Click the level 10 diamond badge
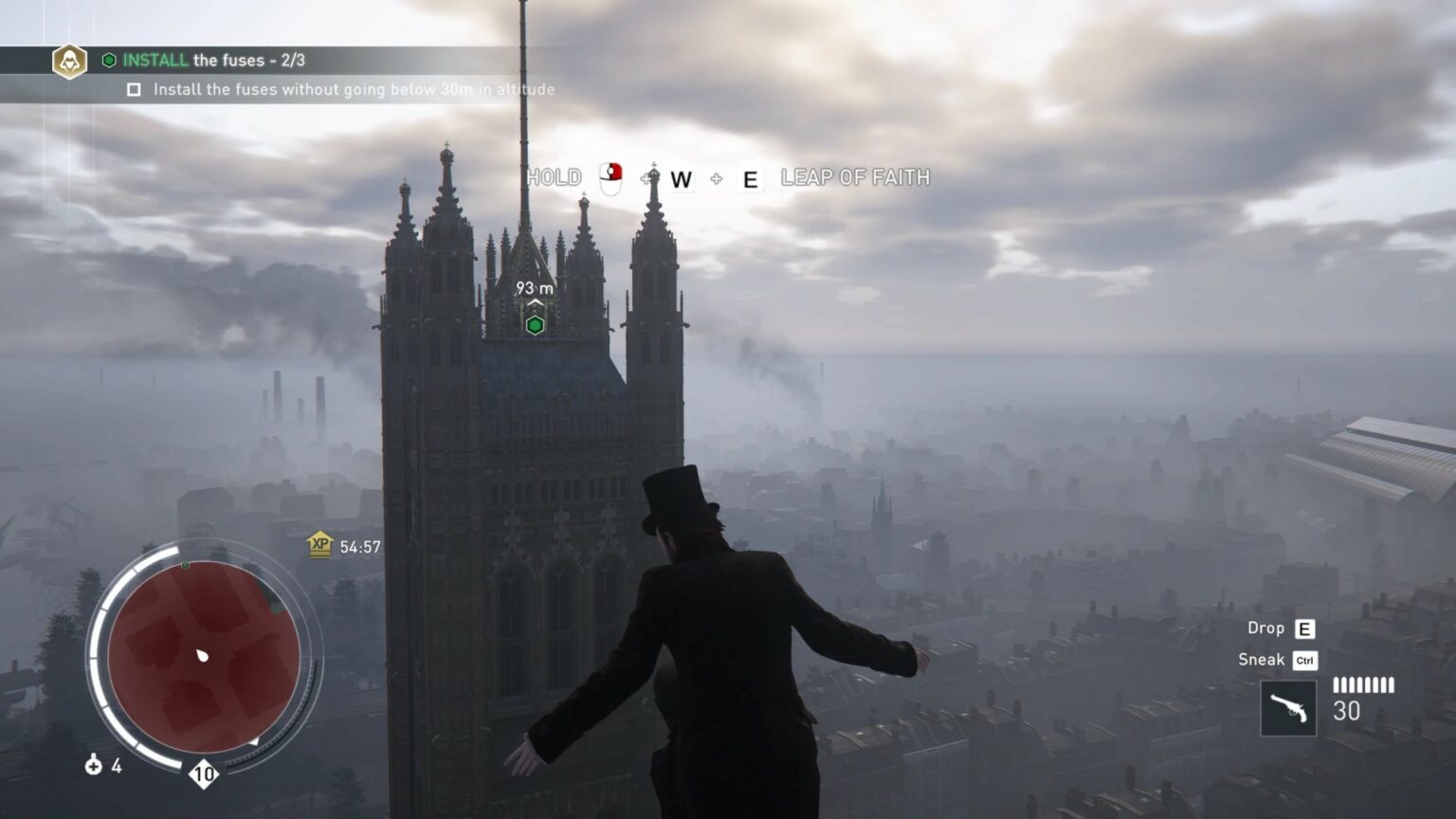Screen dimensions: 1456x819 coord(204,774)
